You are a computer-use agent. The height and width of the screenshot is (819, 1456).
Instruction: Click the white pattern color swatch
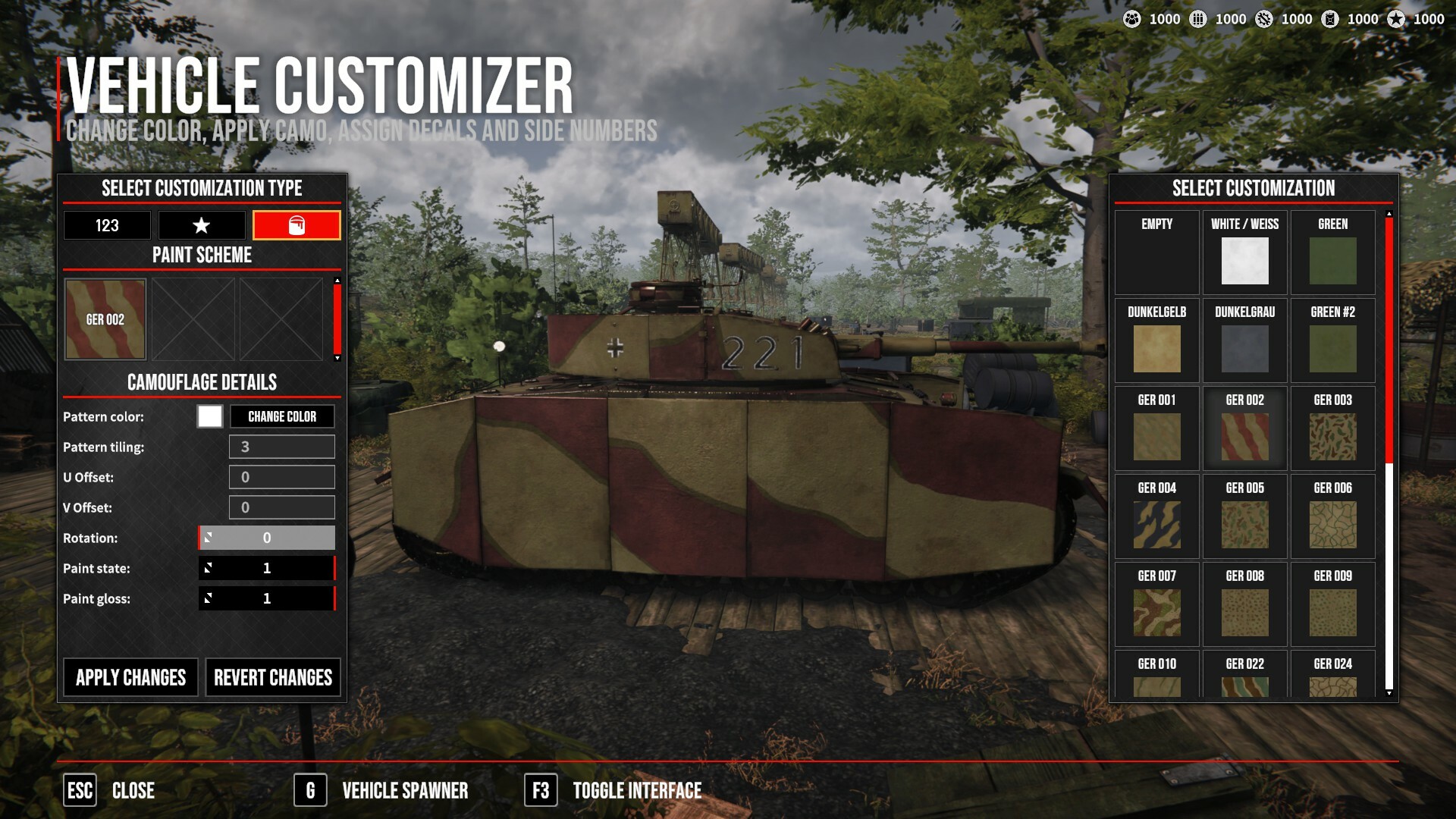210,416
